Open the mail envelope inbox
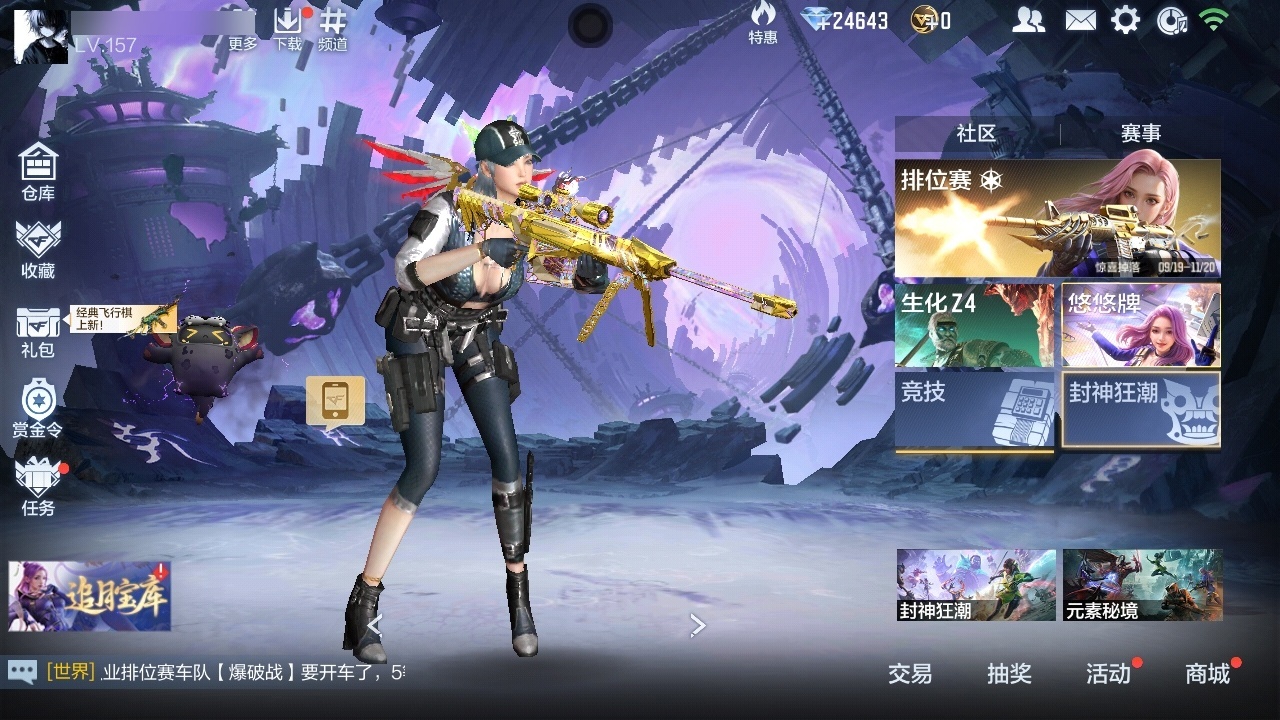 pyautogui.click(x=1080, y=20)
